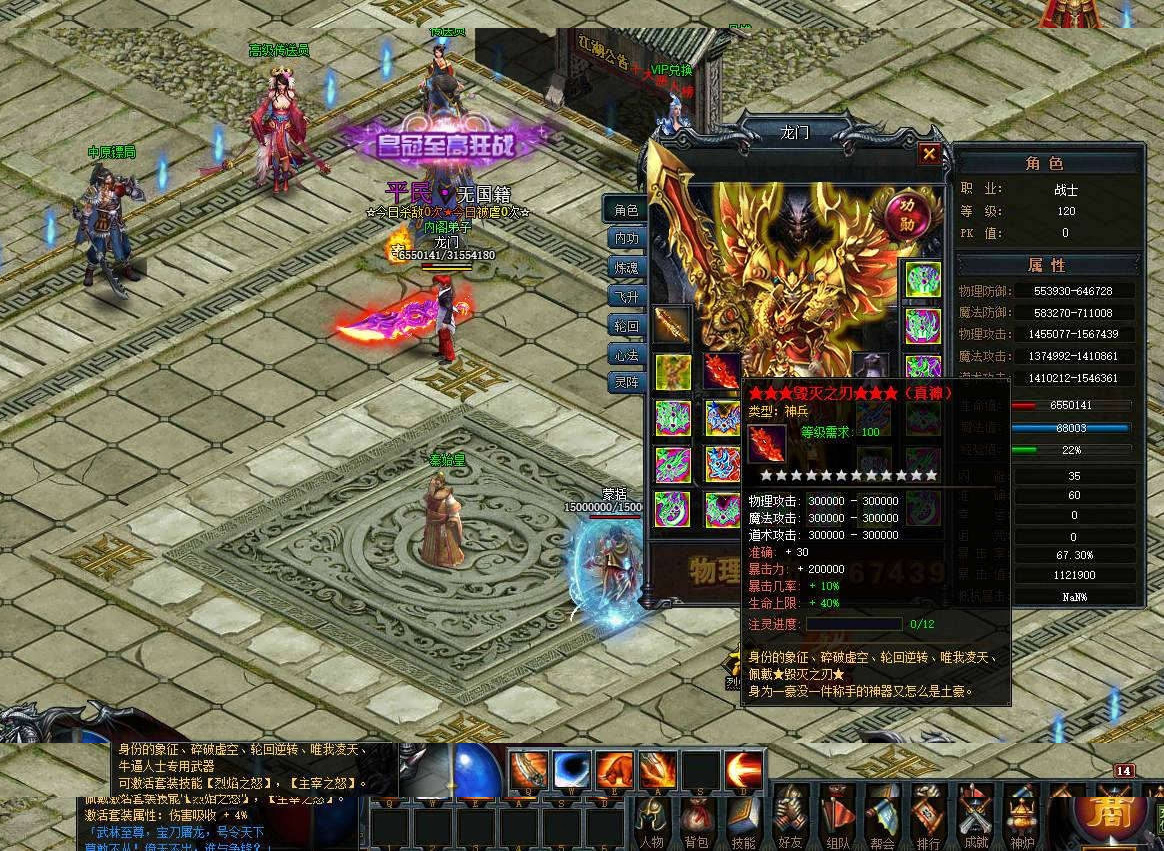The image size is (1164, 851).
Task: Select the golden sword weapon slot
Action: pyautogui.click(x=672, y=325)
